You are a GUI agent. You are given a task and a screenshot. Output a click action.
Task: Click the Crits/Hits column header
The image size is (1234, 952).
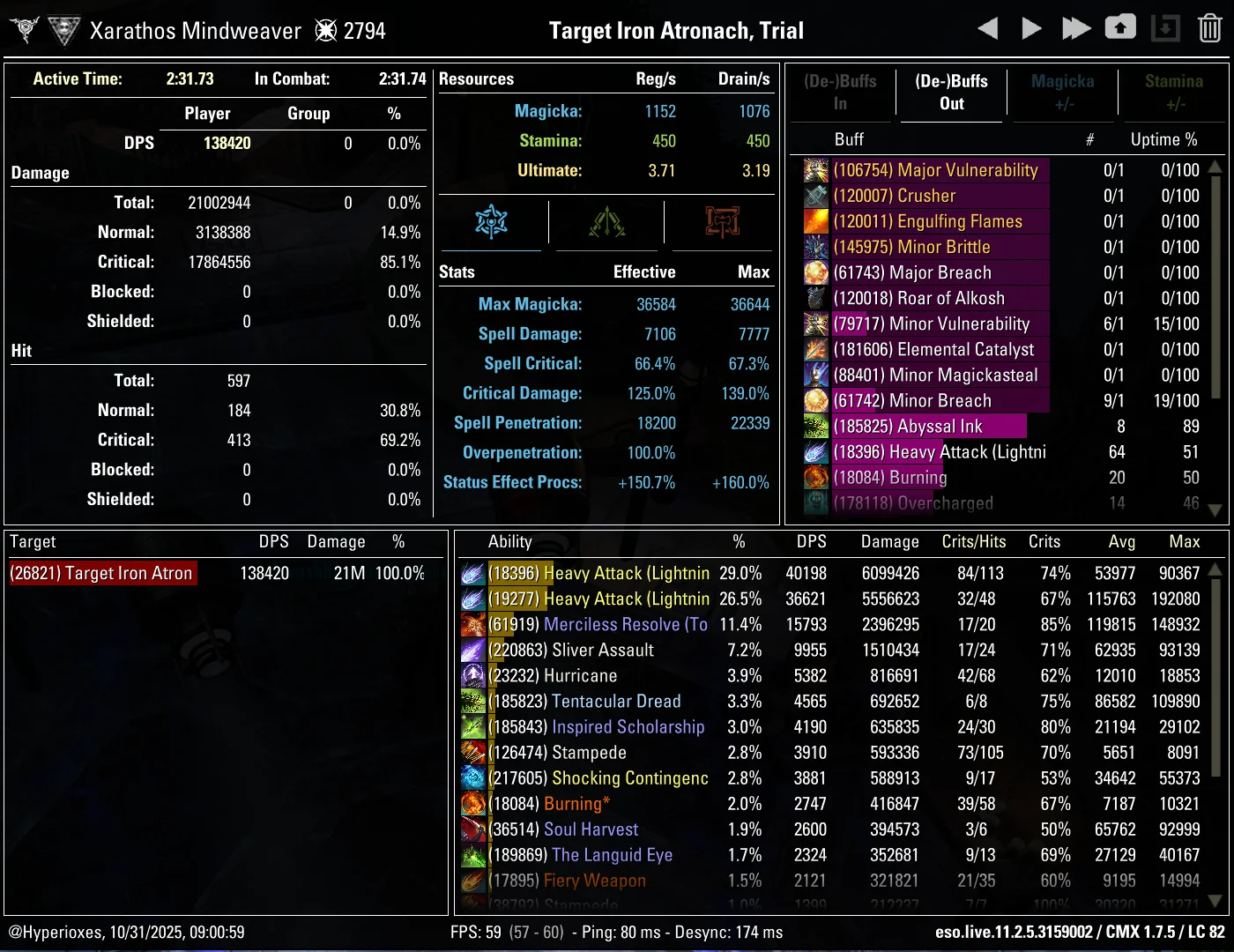coord(974,542)
